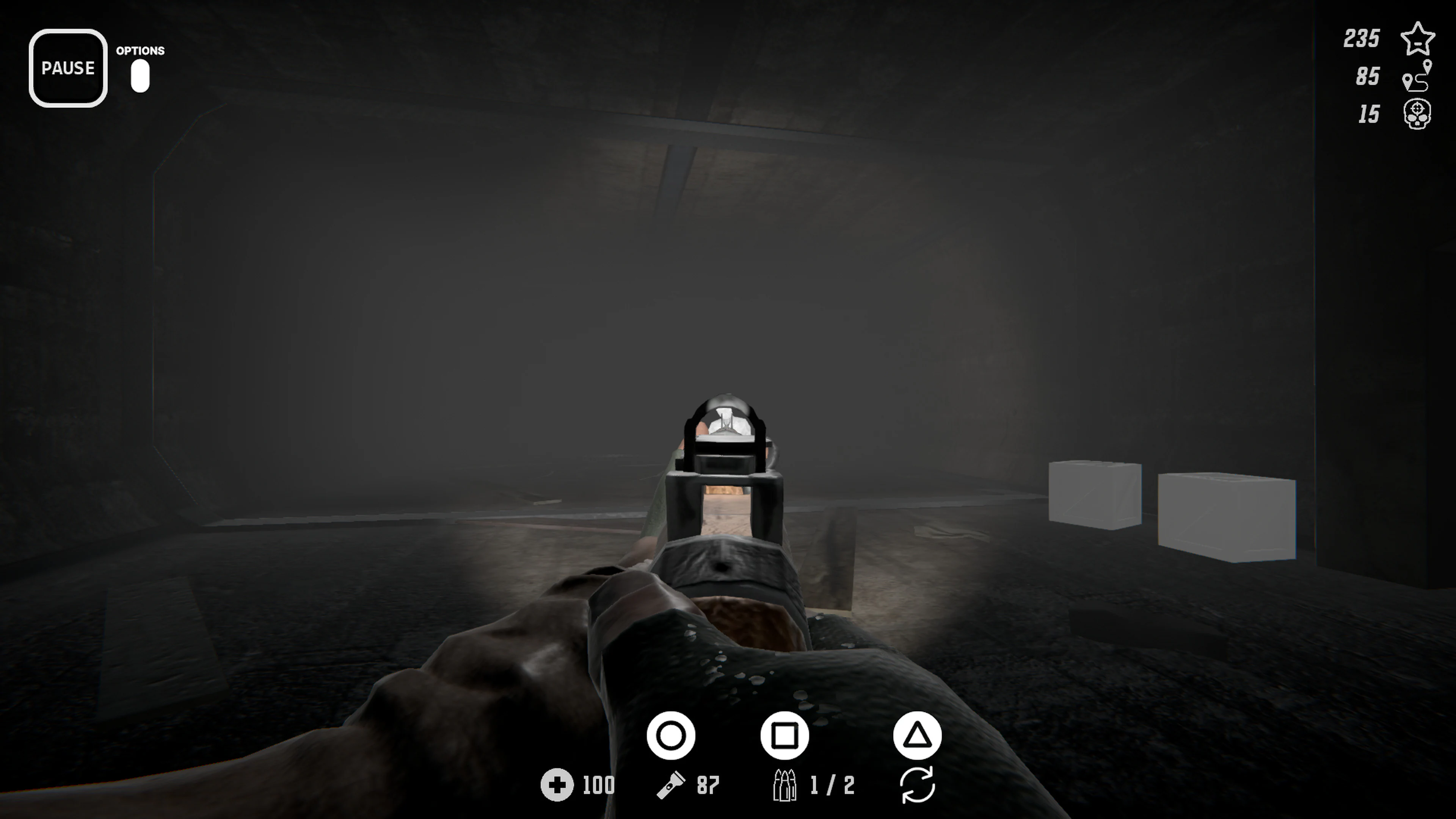Click the ammo counter reading 1 / 2
Image resolution: width=1456 pixels, height=819 pixels.
[831, 786]
